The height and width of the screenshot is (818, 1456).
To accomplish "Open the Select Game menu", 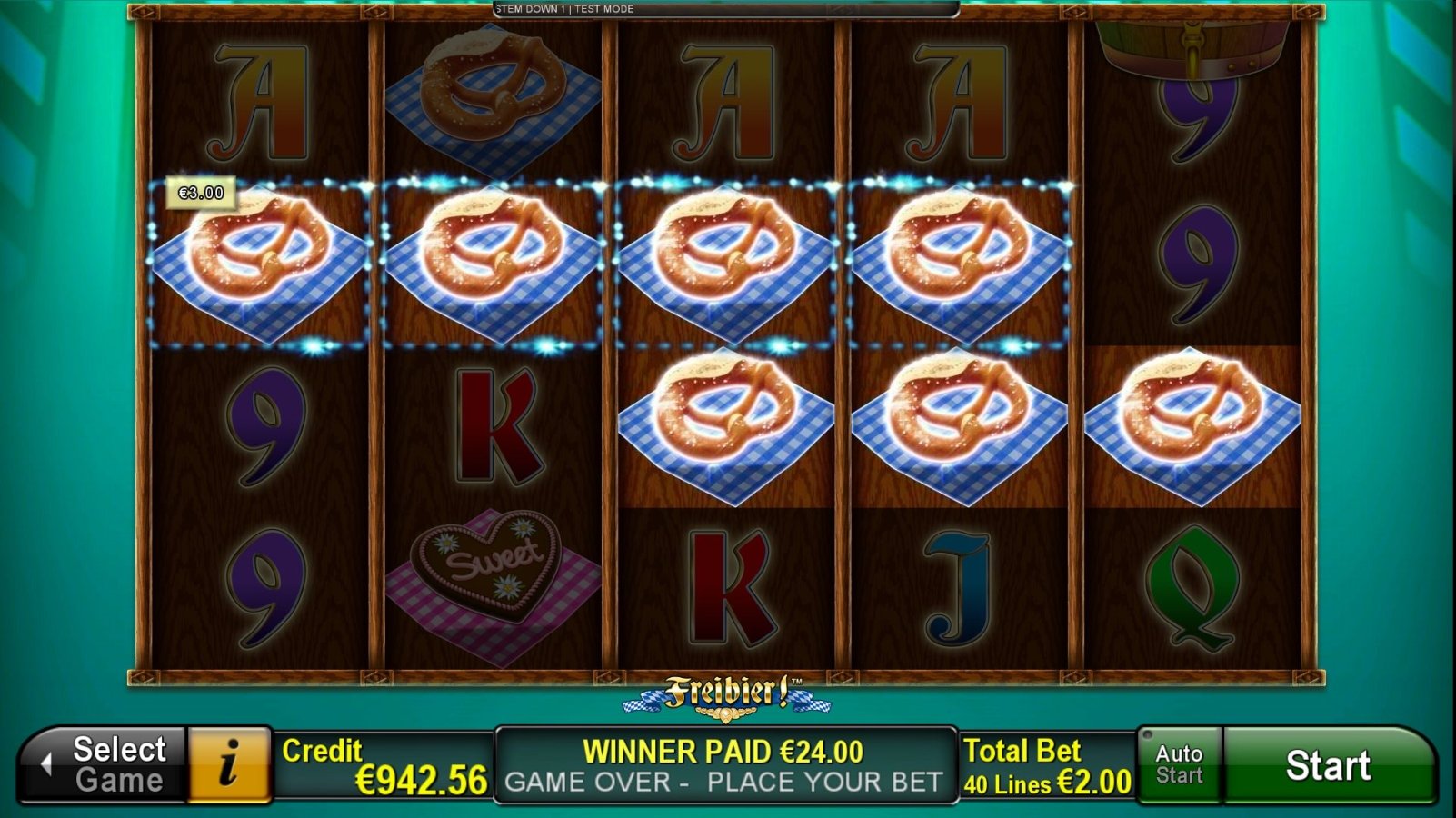I will click(x=114, y=763).
